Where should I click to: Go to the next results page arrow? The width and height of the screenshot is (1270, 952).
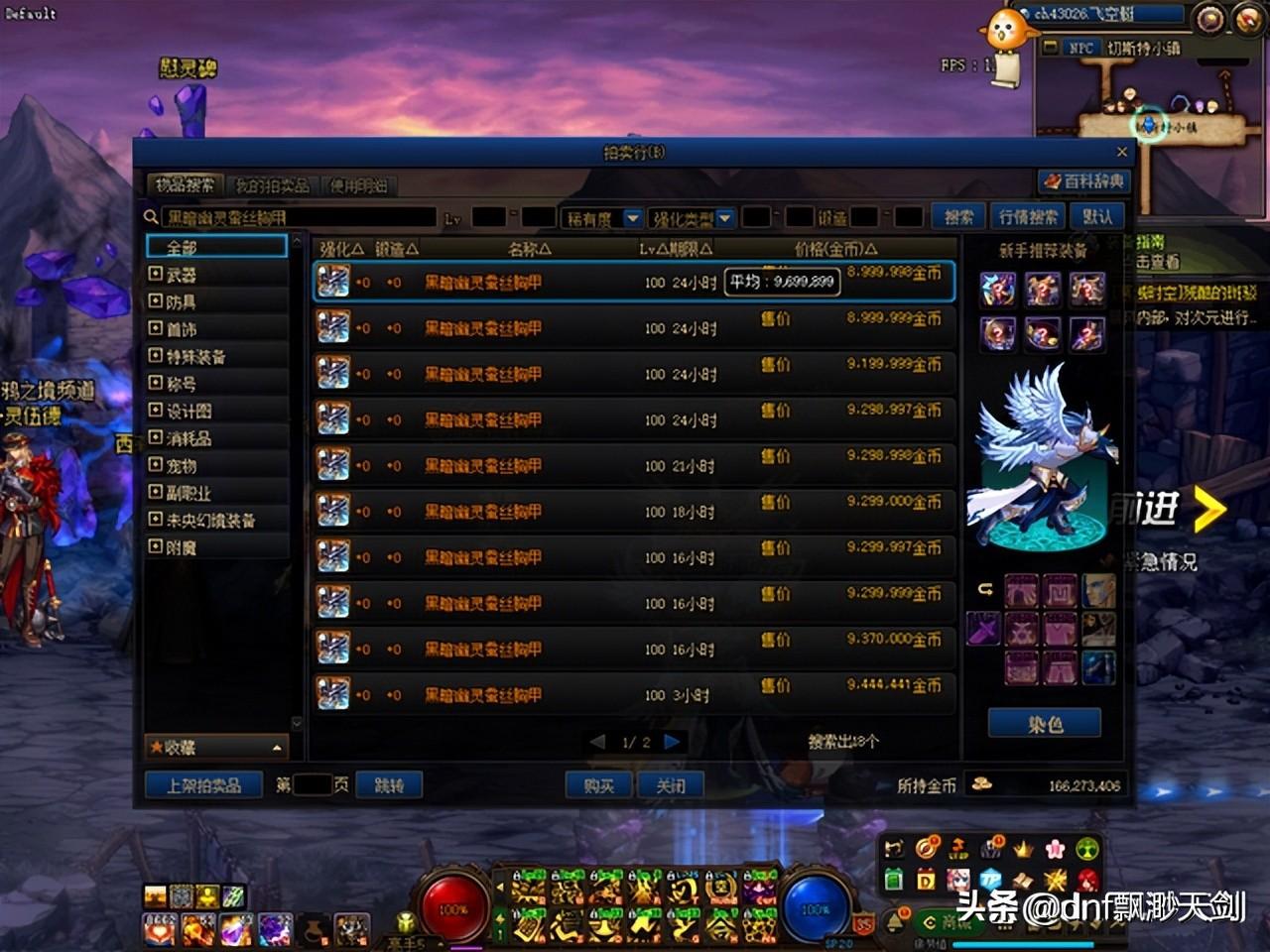click(672, 742)
